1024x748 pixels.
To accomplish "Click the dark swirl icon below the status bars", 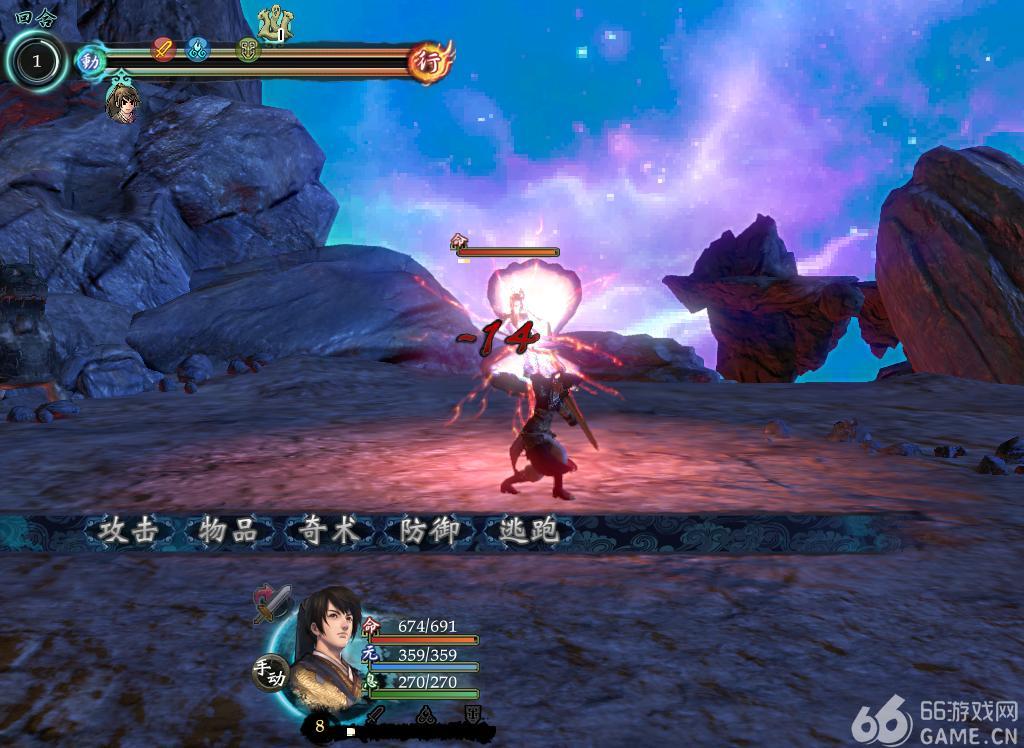I will point(424,716).
